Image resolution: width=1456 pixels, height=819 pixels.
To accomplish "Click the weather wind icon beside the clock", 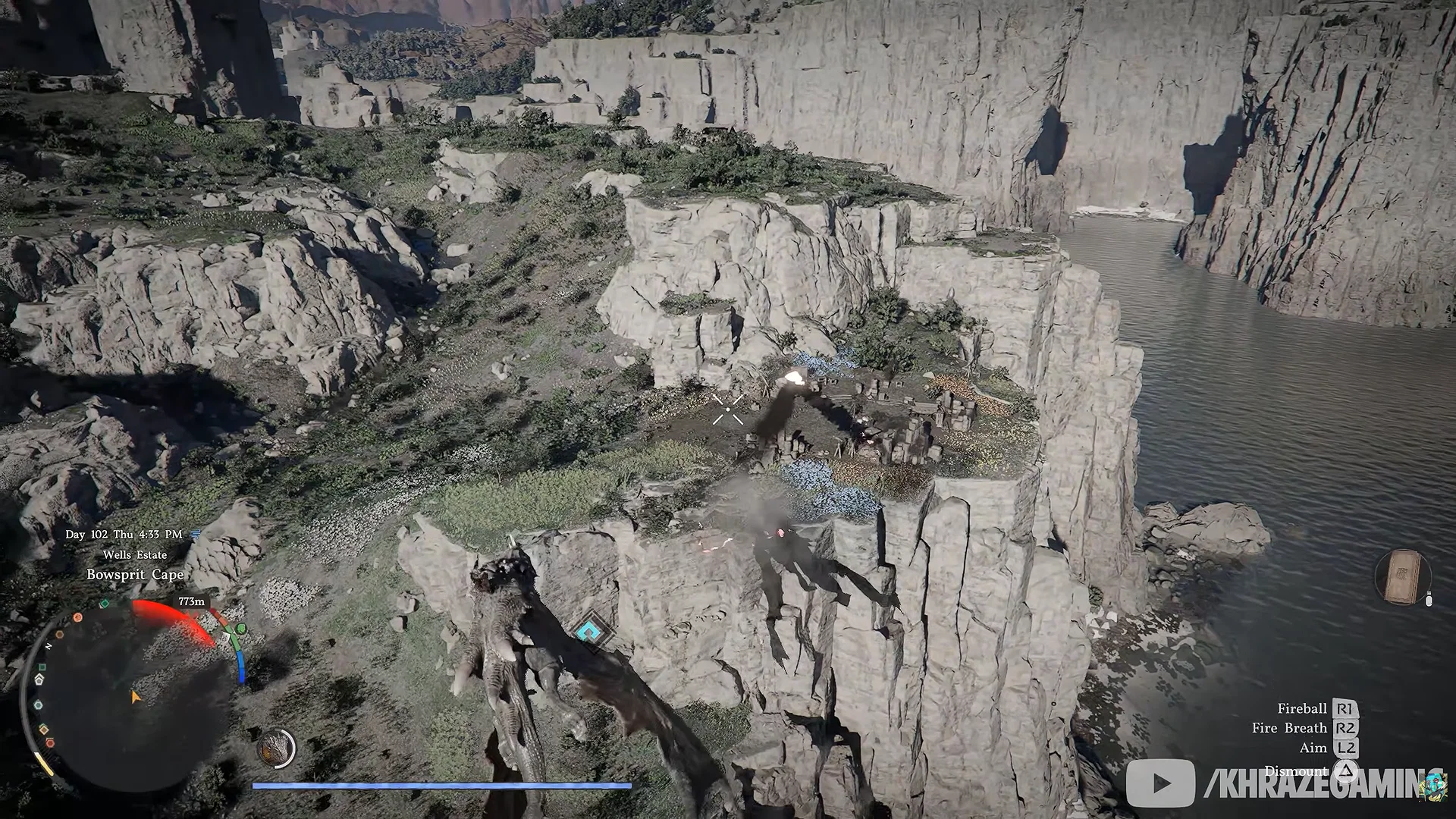I will pyautogui.click(x=193, y=534).
